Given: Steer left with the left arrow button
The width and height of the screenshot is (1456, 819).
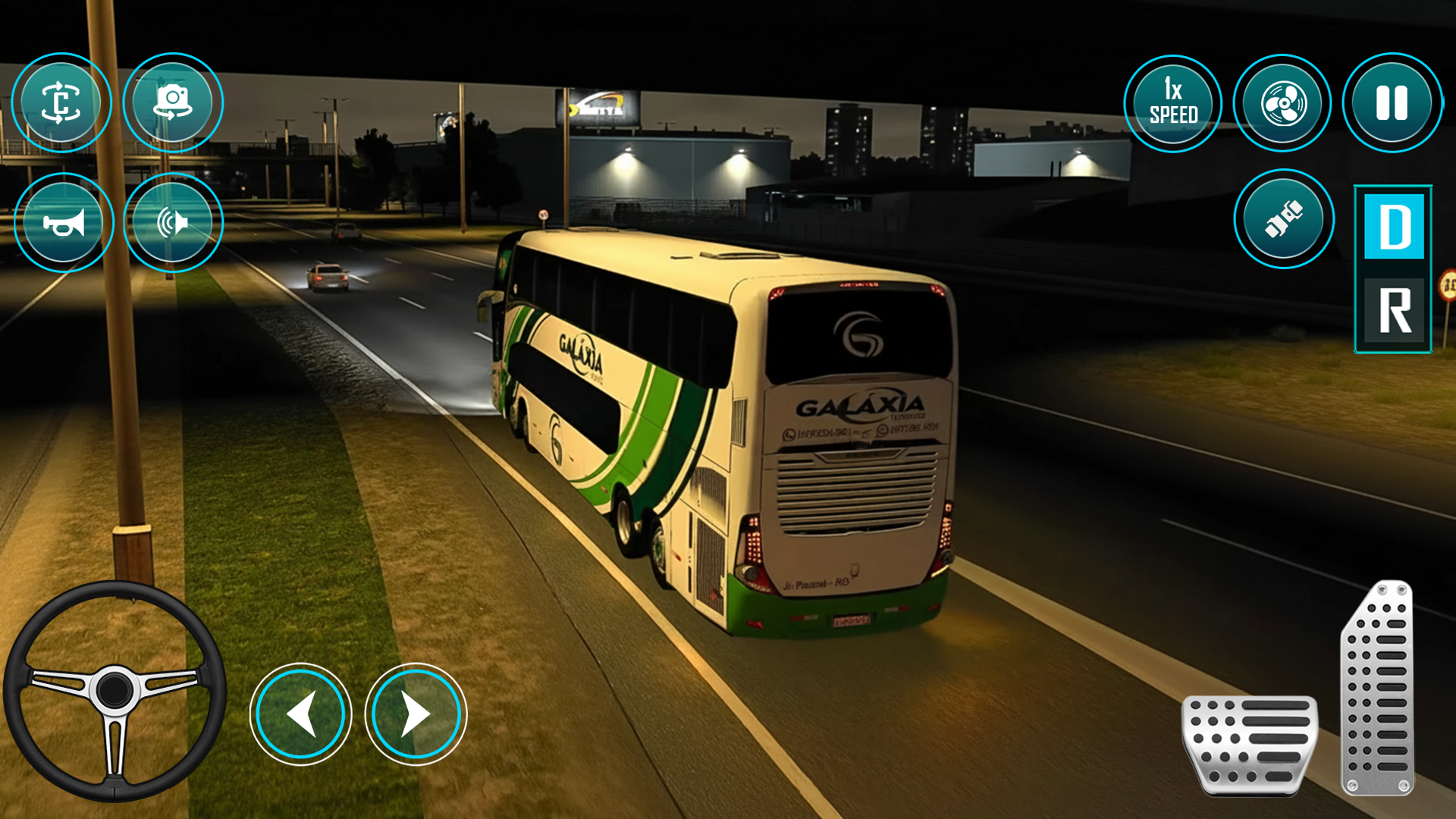Looking at the screenshot, I should click(301, 714).
